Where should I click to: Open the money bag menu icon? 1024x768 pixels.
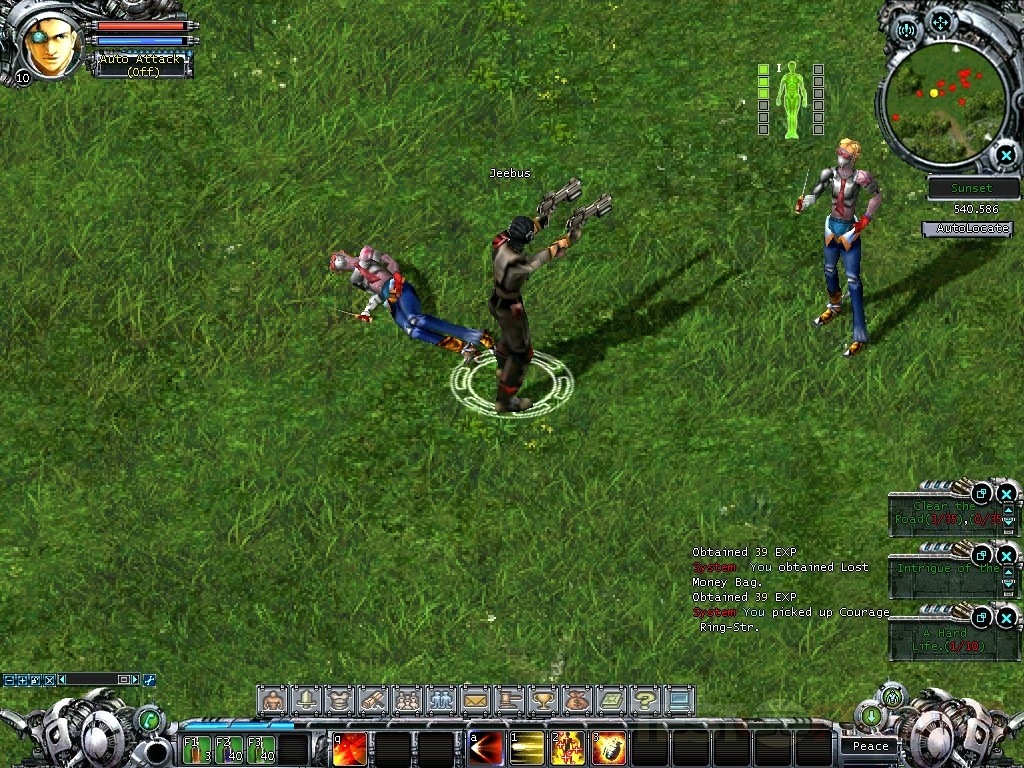pos(577,700)
